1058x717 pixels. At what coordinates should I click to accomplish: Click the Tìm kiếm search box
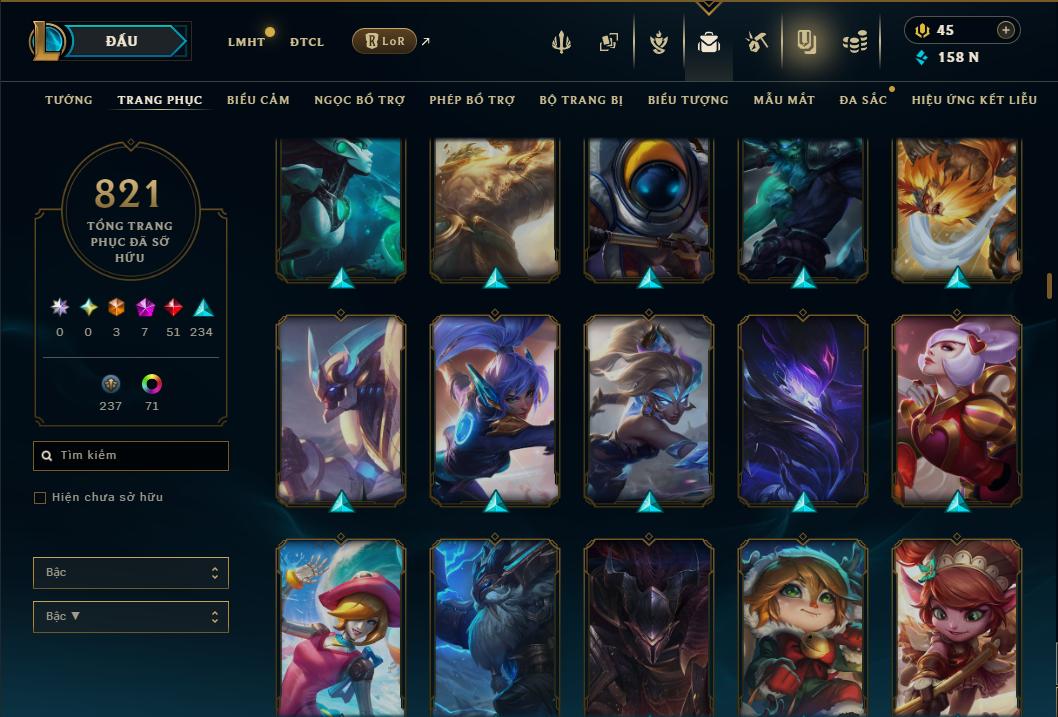131,456
